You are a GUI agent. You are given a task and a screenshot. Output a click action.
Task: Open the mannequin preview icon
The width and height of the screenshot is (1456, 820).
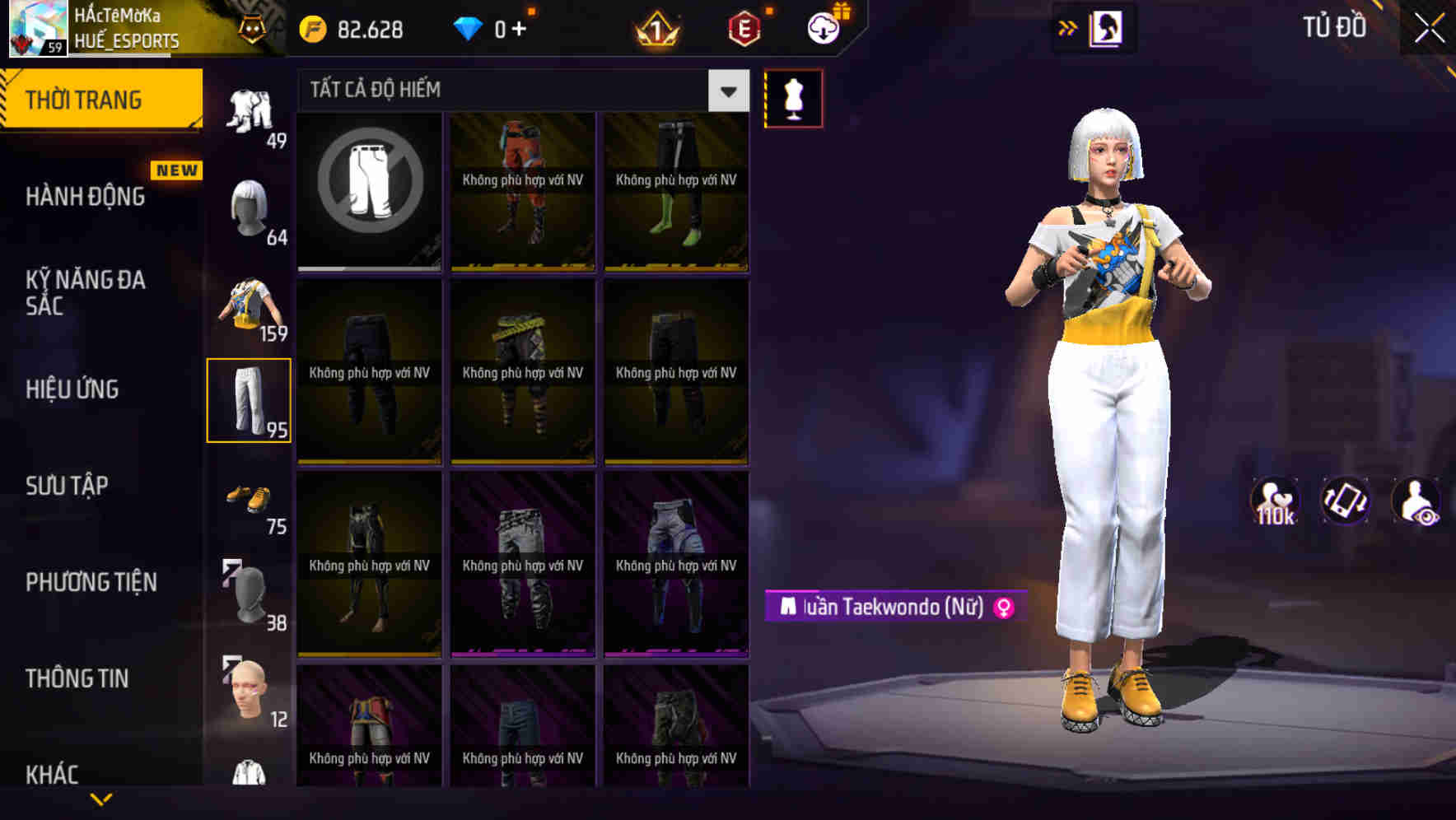point(792,97)
